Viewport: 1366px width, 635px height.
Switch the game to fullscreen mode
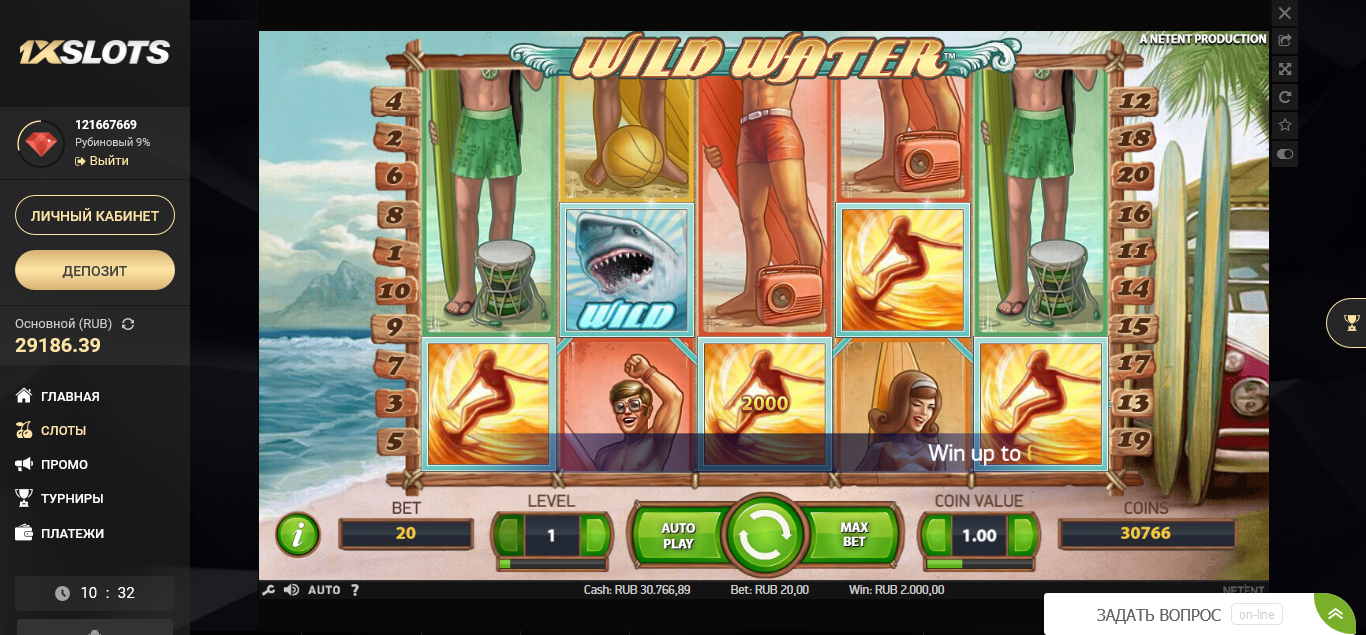1285,69
